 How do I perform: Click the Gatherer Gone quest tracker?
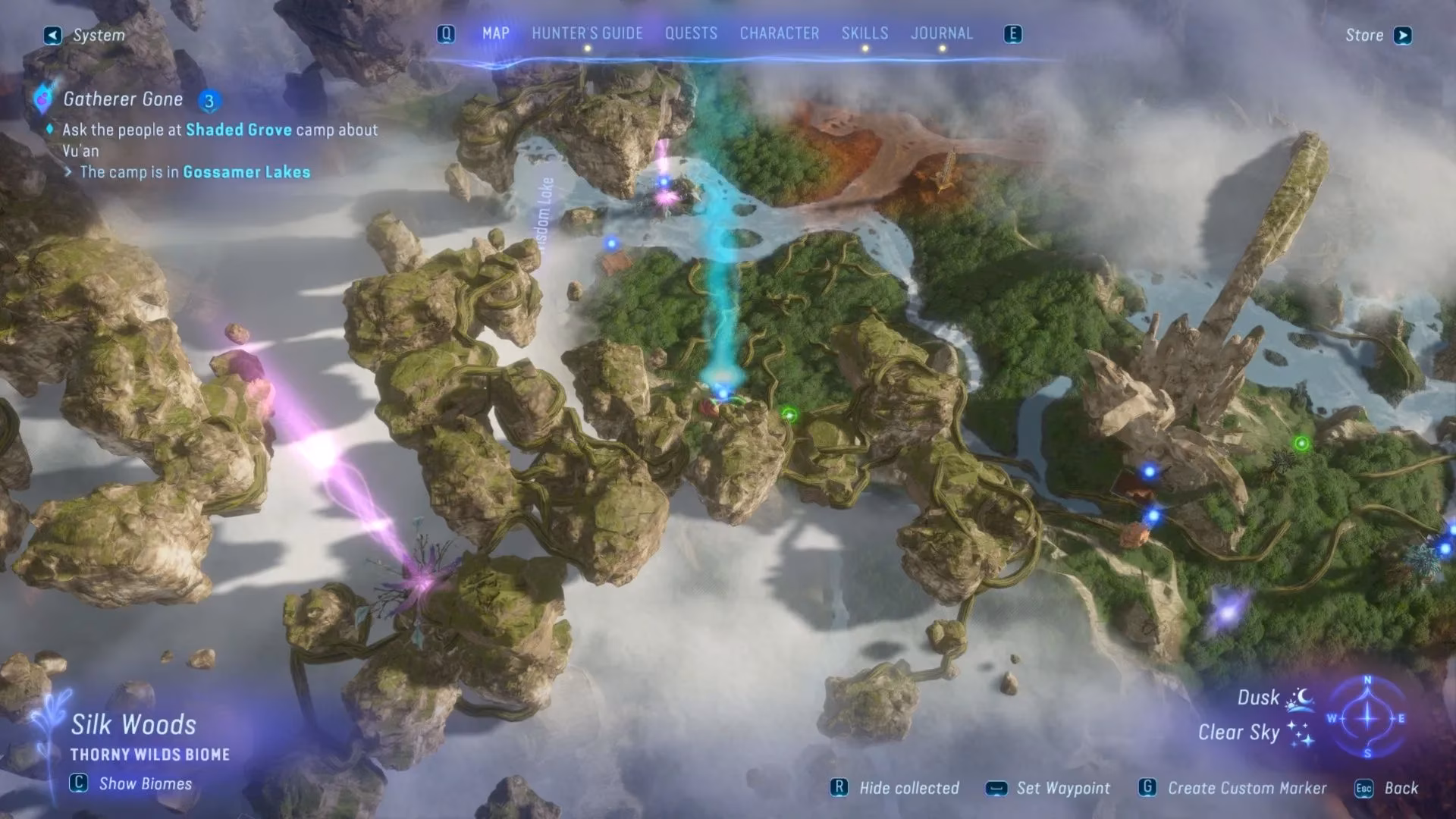[x=123, y=99]
